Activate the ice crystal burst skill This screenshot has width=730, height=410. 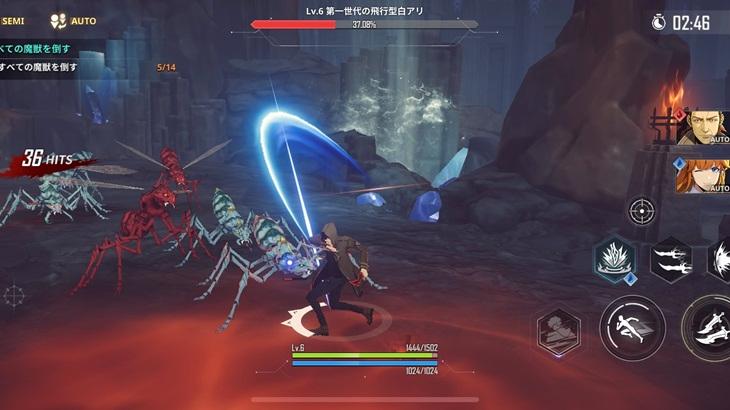pyautogui.click(x=613, y=262)
